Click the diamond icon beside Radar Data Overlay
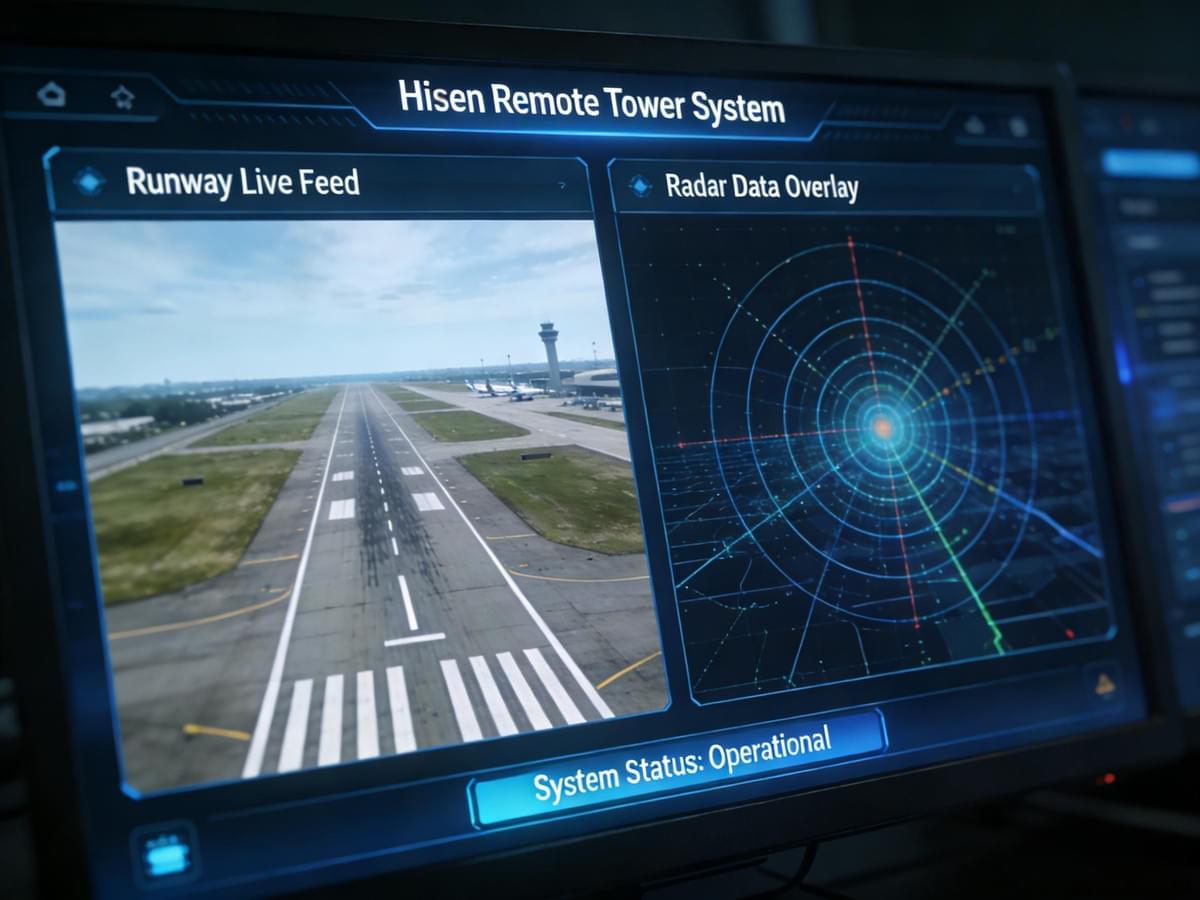This screenshot has width=1200, height=900. click(x=637, y=185)
